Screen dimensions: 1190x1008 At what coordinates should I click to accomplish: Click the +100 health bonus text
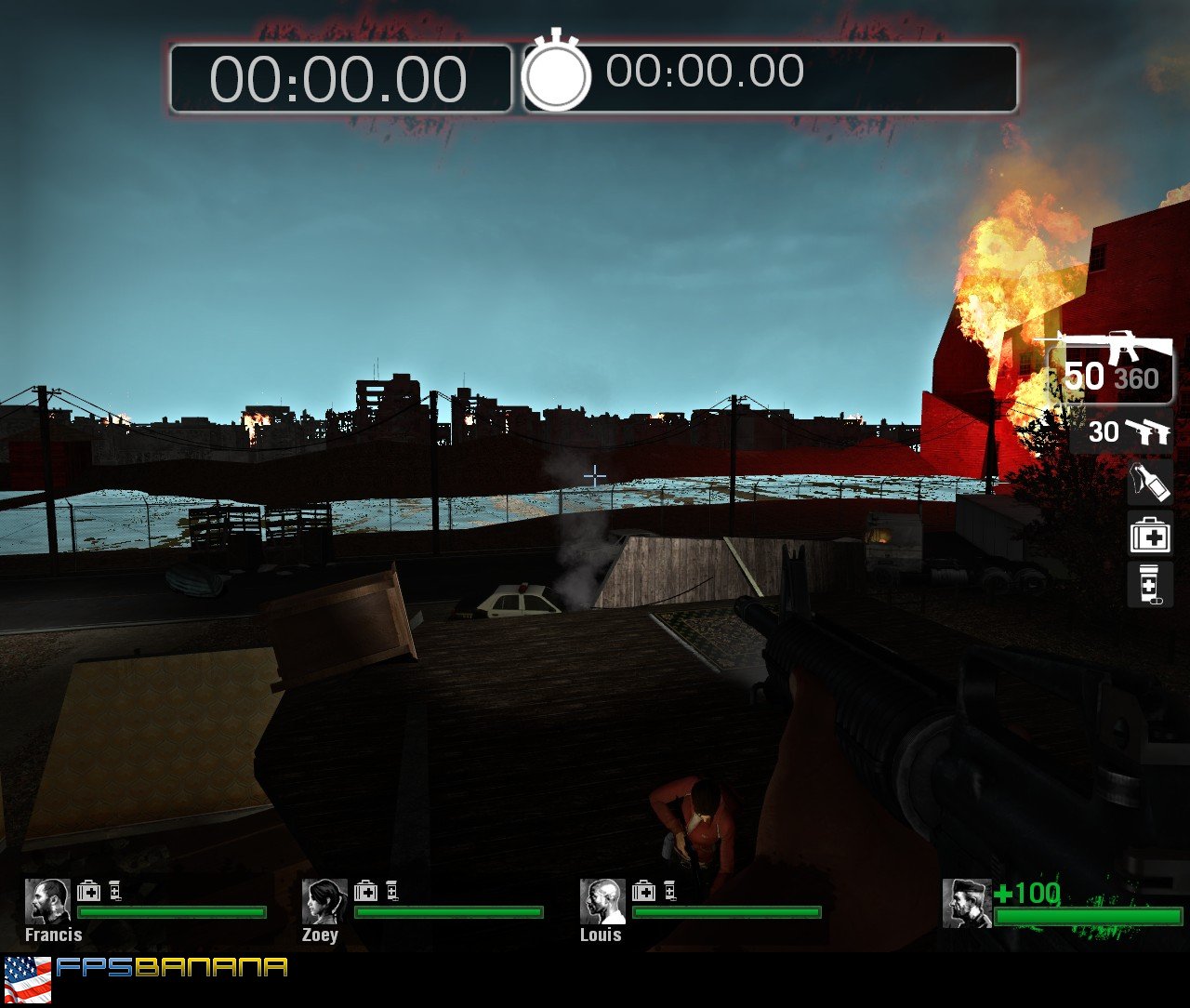(1027, 891)
